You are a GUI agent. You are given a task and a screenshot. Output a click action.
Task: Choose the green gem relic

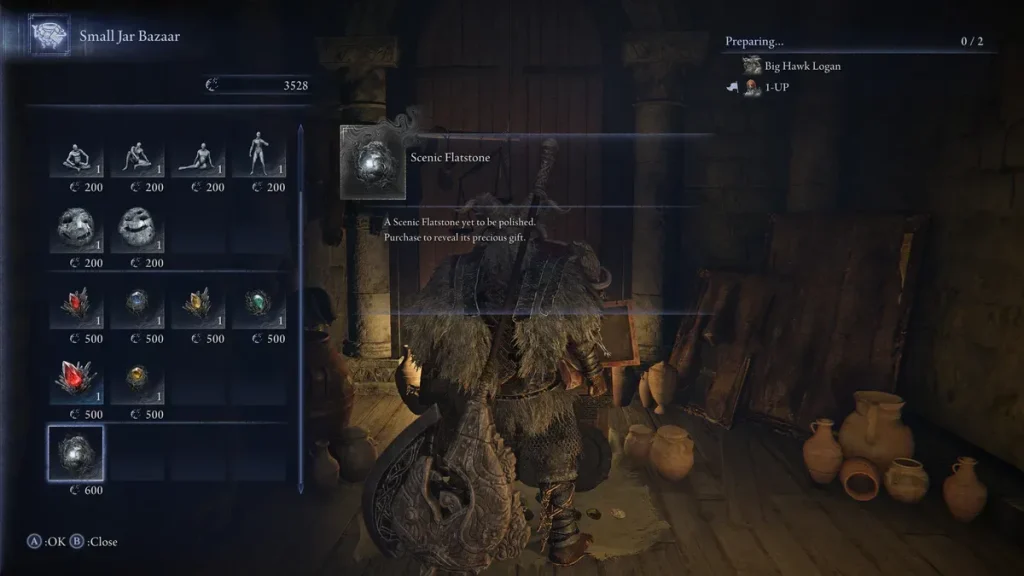pos(259,306)
